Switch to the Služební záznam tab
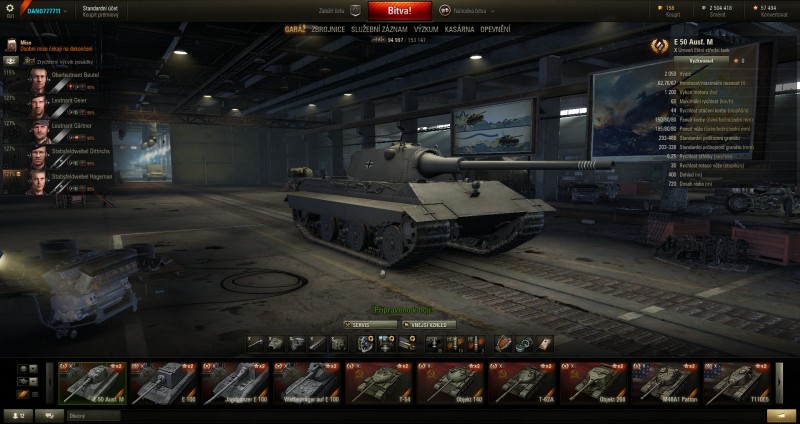The image size is (800, 424). [x=379, y=30]
